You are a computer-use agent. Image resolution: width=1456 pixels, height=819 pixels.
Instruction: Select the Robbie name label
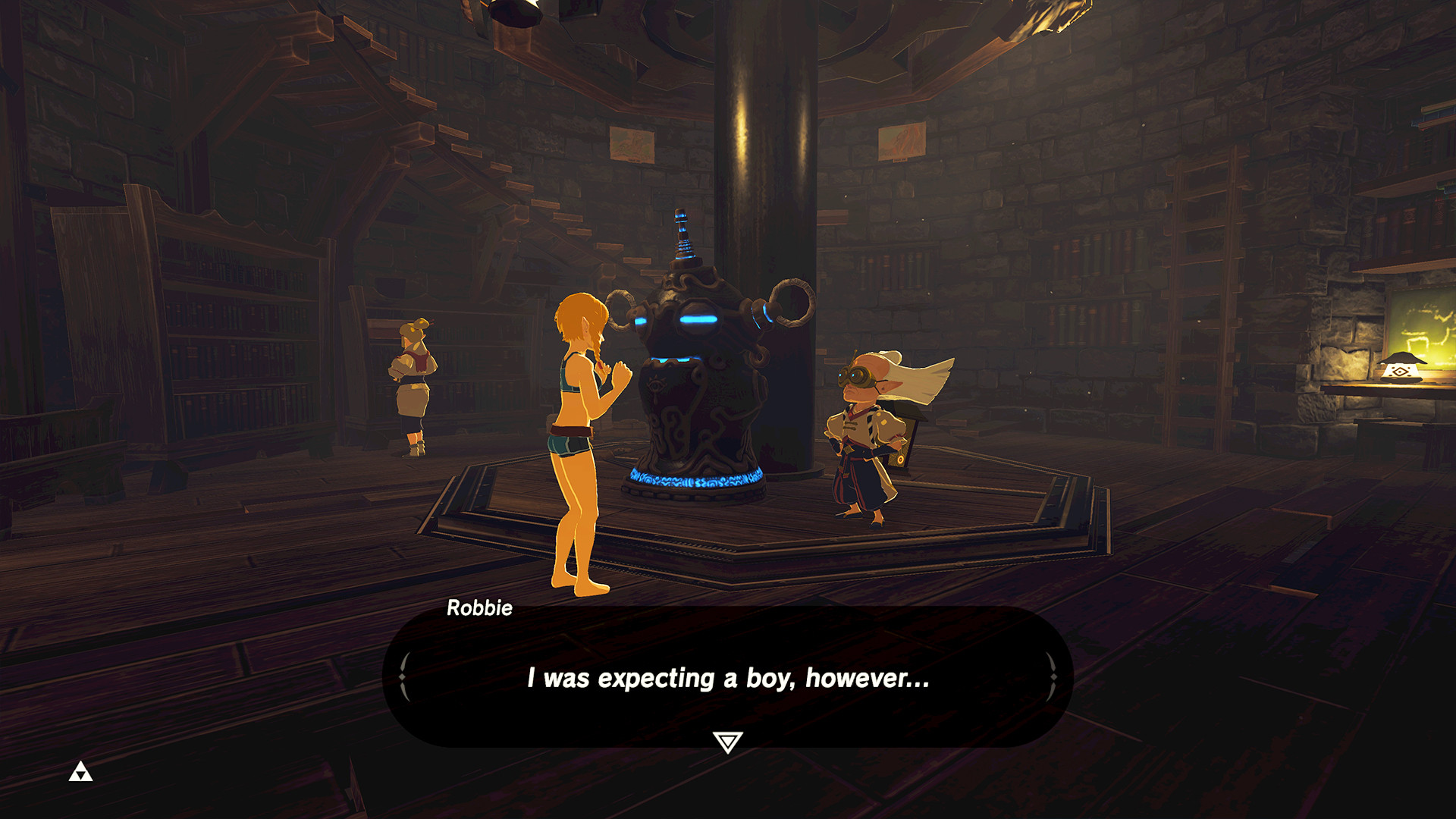pyautogui.click(x=478, y=608)
